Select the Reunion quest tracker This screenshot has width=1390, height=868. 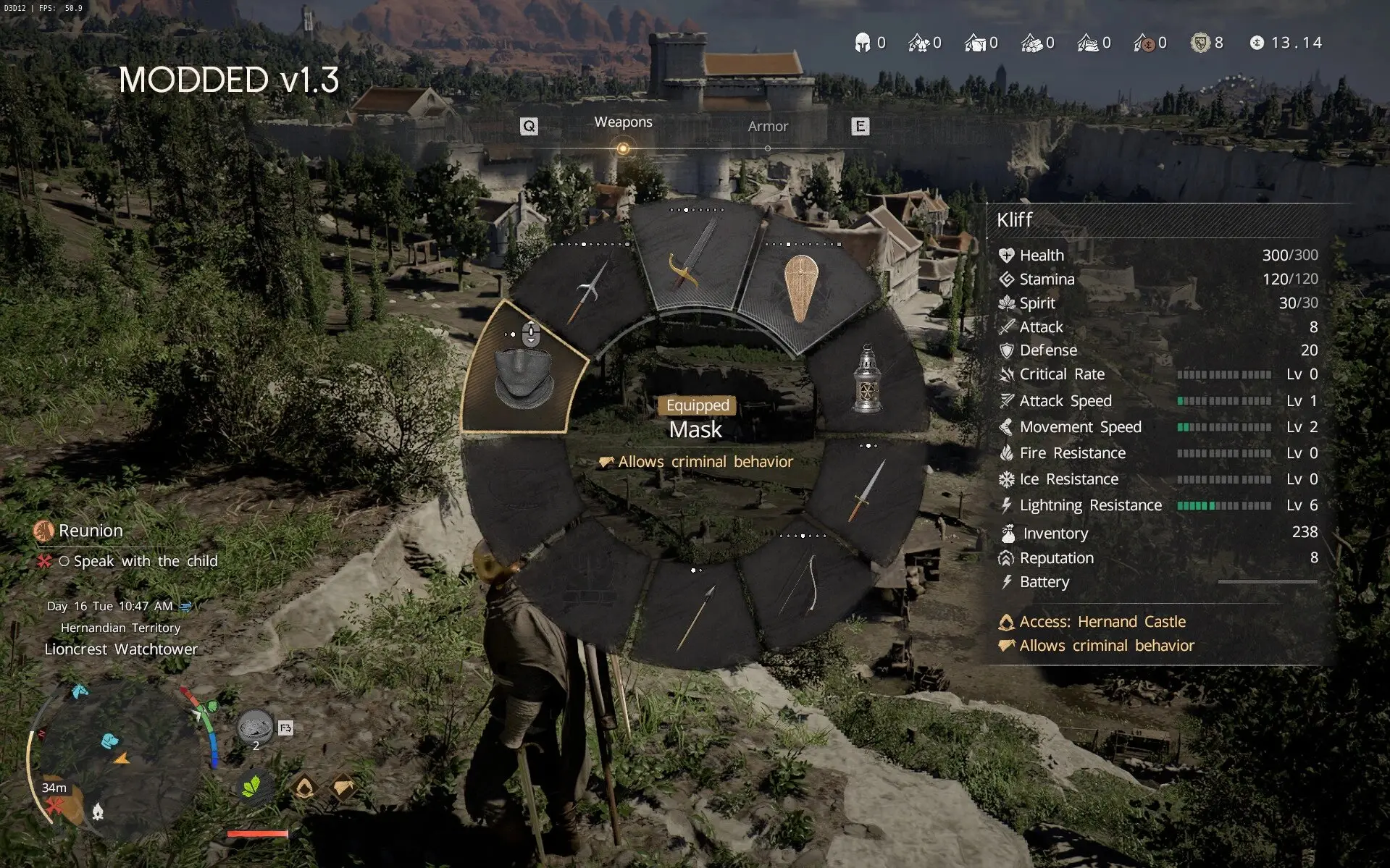coord(90,531)
